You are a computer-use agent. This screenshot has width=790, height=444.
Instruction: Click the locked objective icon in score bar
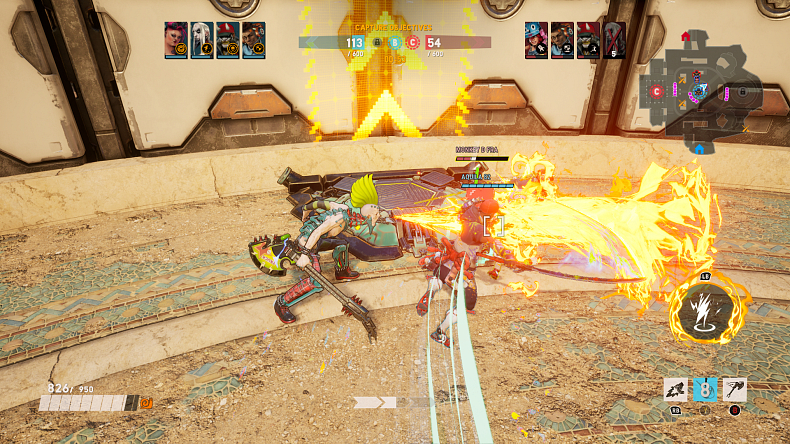click(377, 43)
